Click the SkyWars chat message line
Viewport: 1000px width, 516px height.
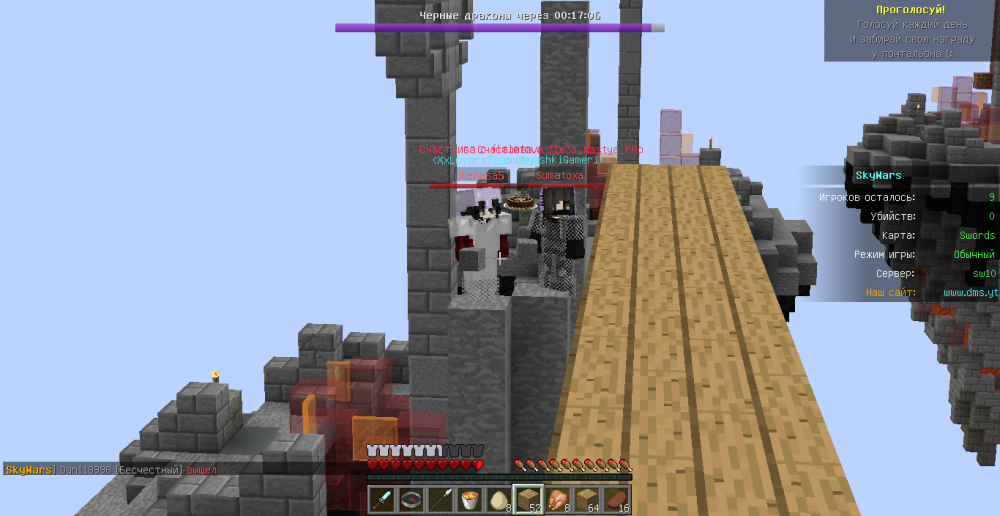tap(110, 469)
